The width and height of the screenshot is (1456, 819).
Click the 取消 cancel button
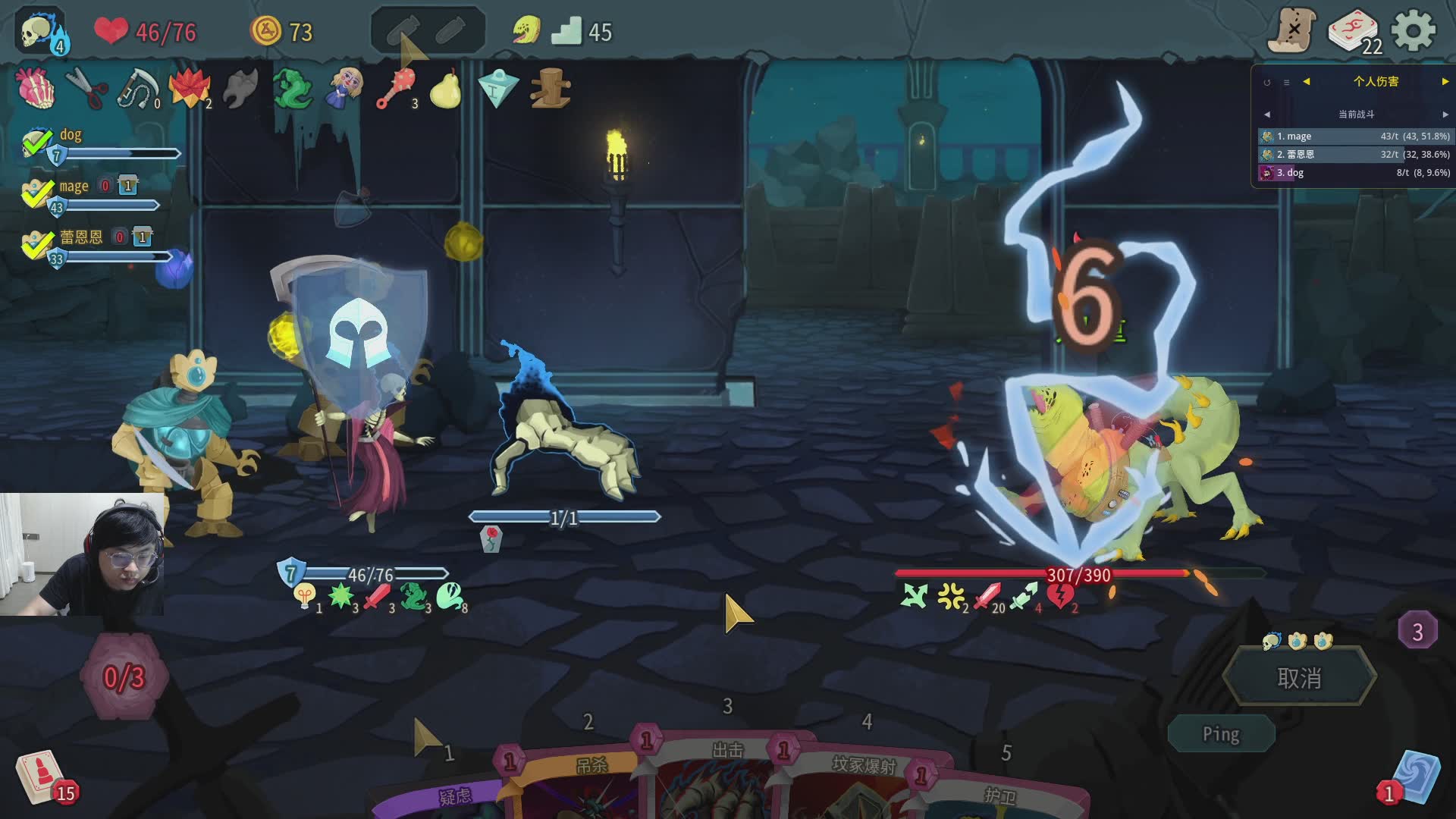click(x=1299, y=677)
